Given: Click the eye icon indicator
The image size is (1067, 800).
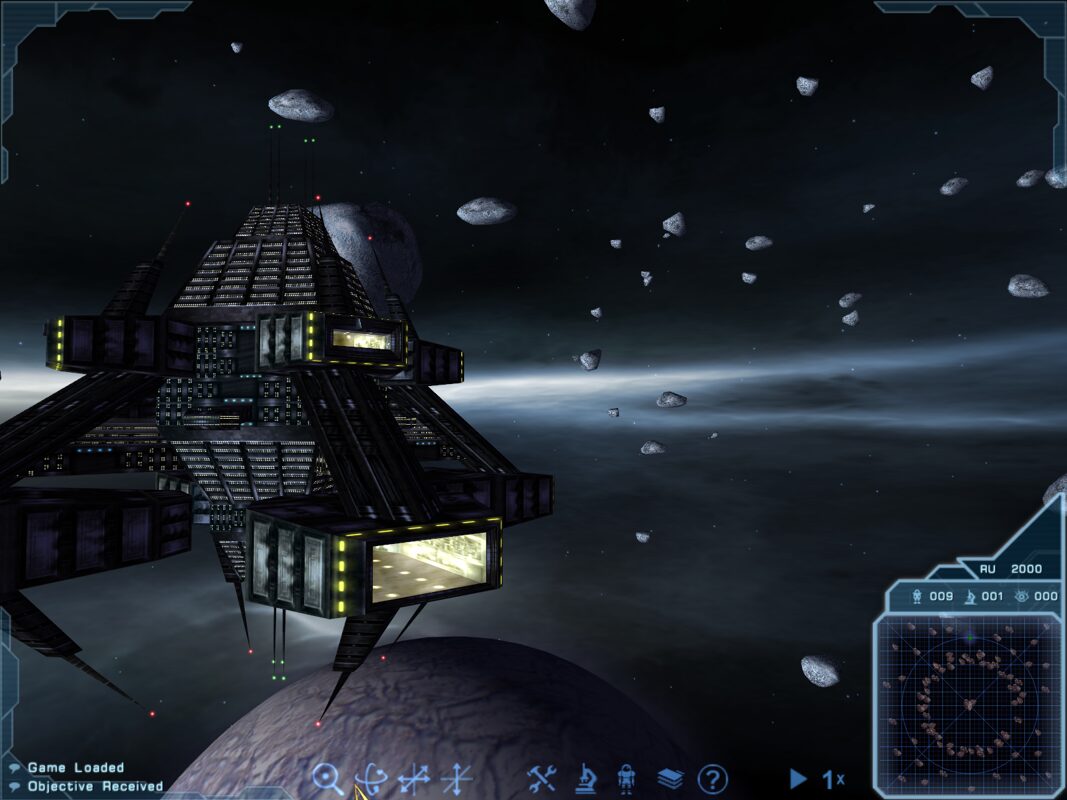Looking at the screenshot, I should point(1021,597).
